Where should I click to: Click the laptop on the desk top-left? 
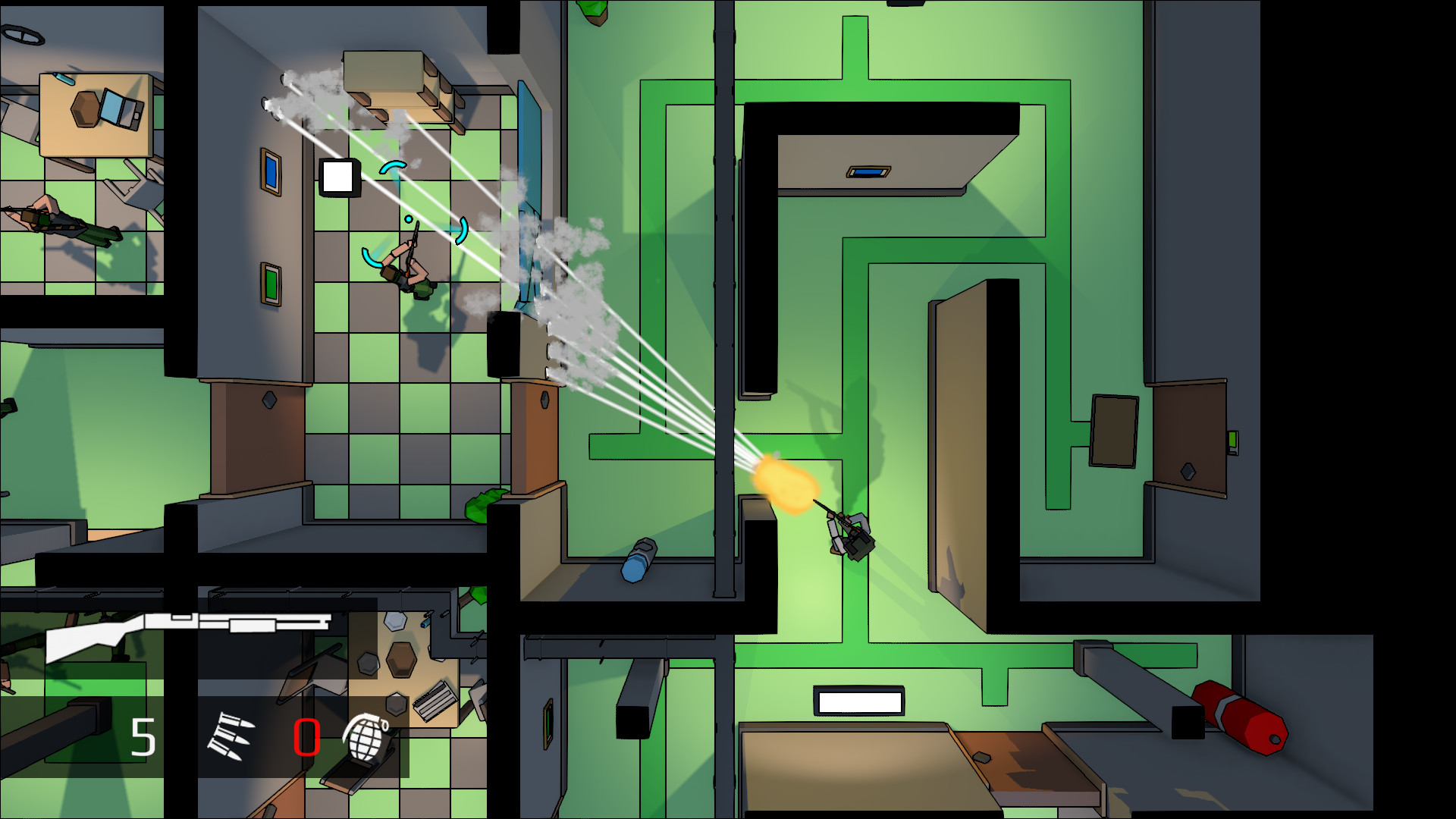click(x=121, y=106)
